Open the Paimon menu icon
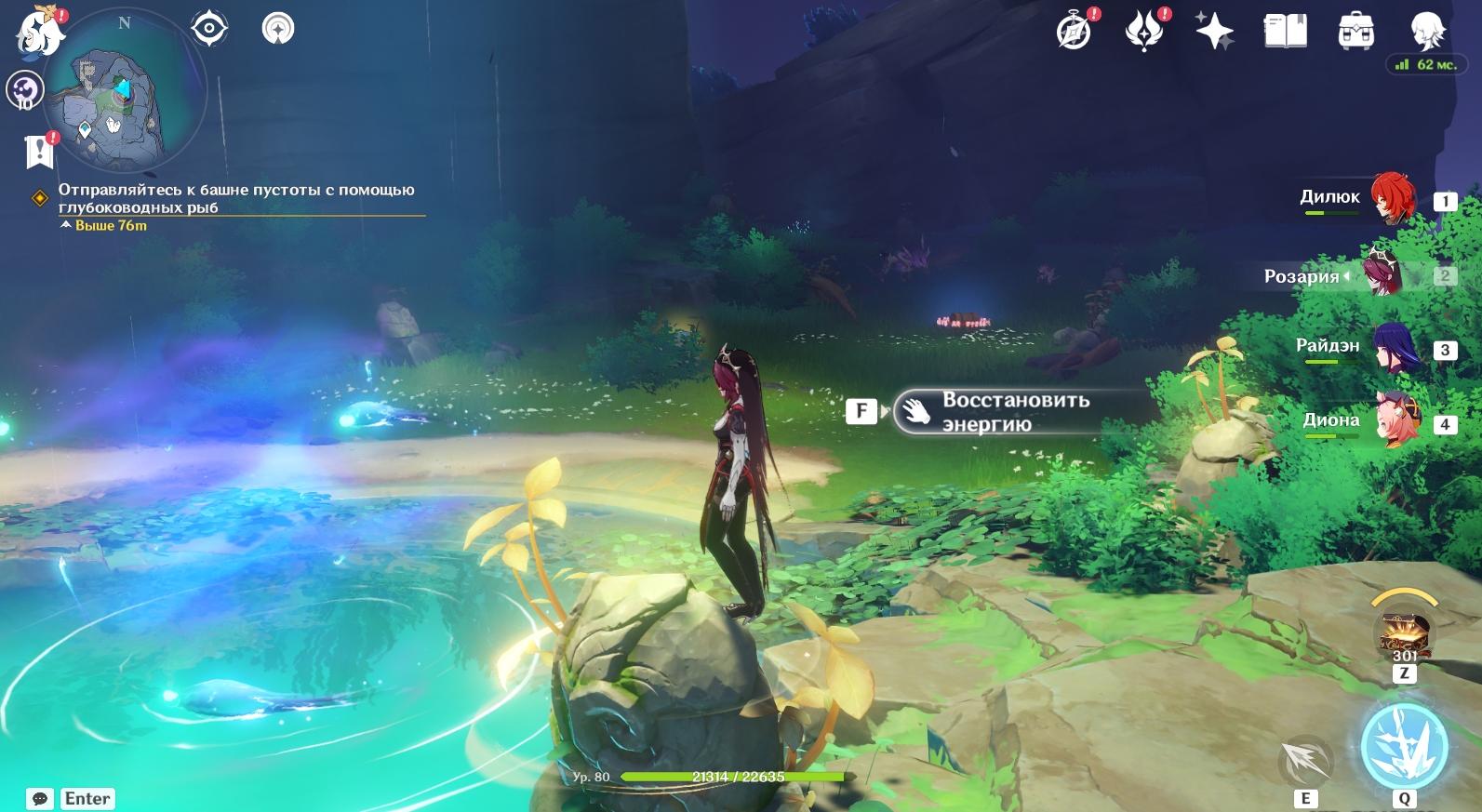The width and height of the screenshot is (1482, 812). pyautogui.click(x=39, y=31)
